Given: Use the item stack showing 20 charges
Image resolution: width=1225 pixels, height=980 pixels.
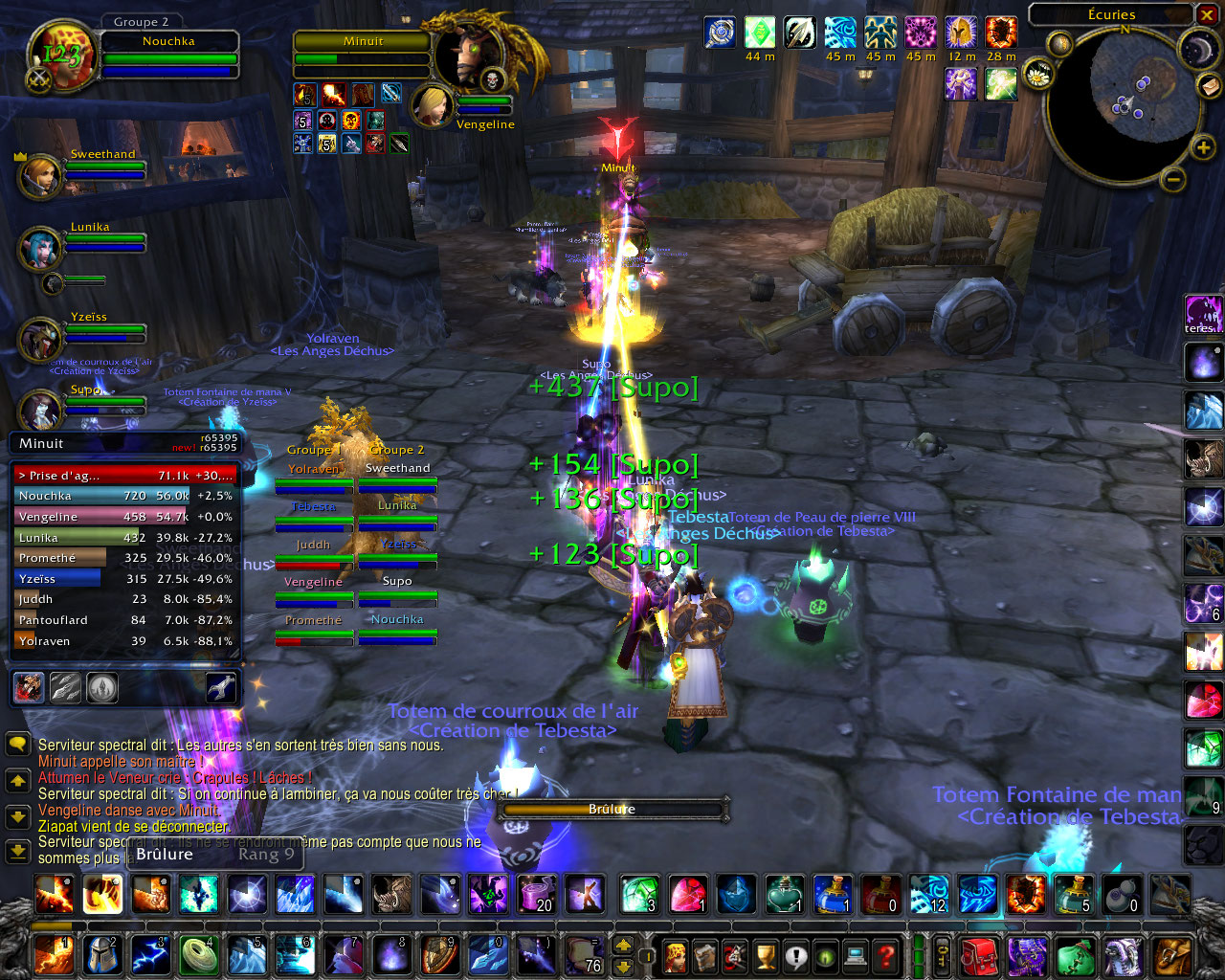Looking at the screenshot, I should [536, 894].
